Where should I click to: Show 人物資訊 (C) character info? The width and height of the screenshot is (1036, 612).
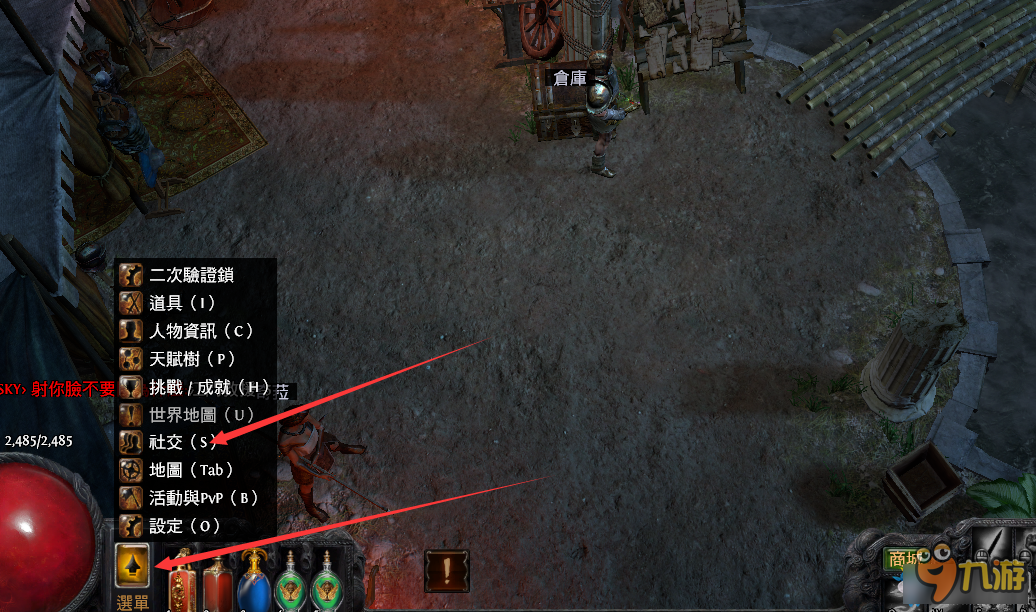click(x=200, y=330)
